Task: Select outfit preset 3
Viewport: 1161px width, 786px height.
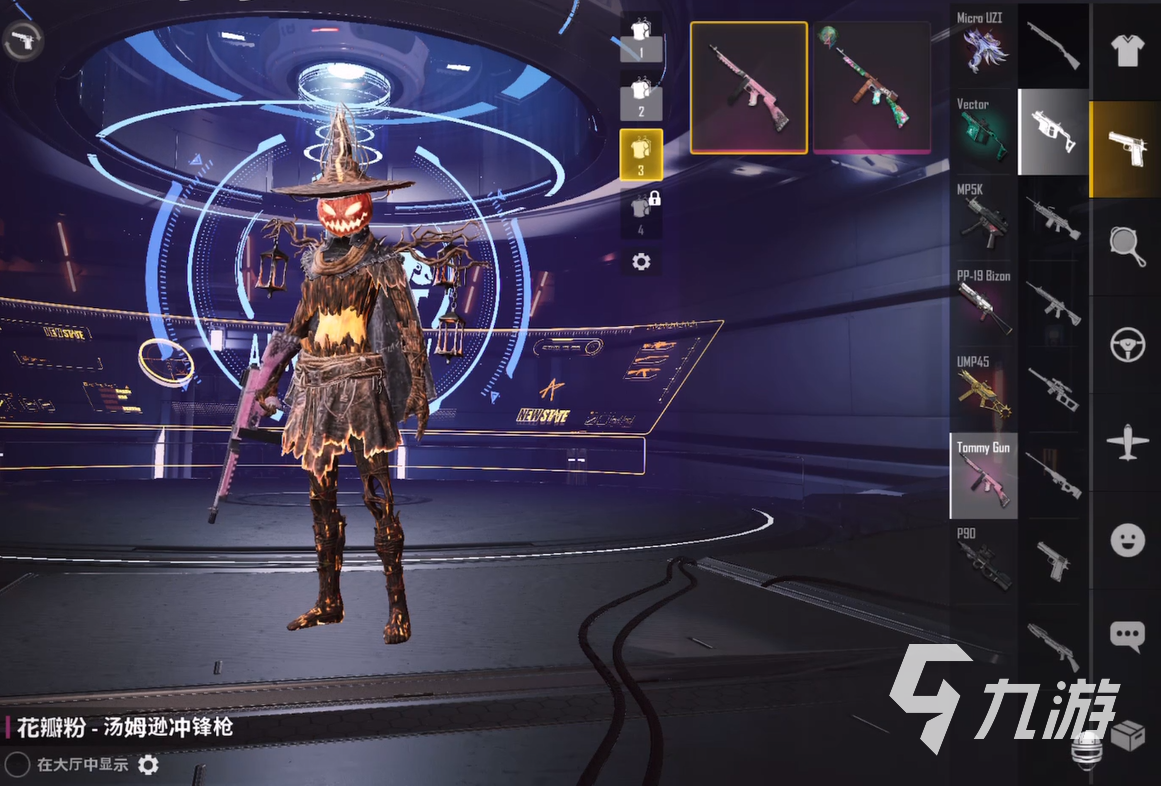Action: [641, 154]
